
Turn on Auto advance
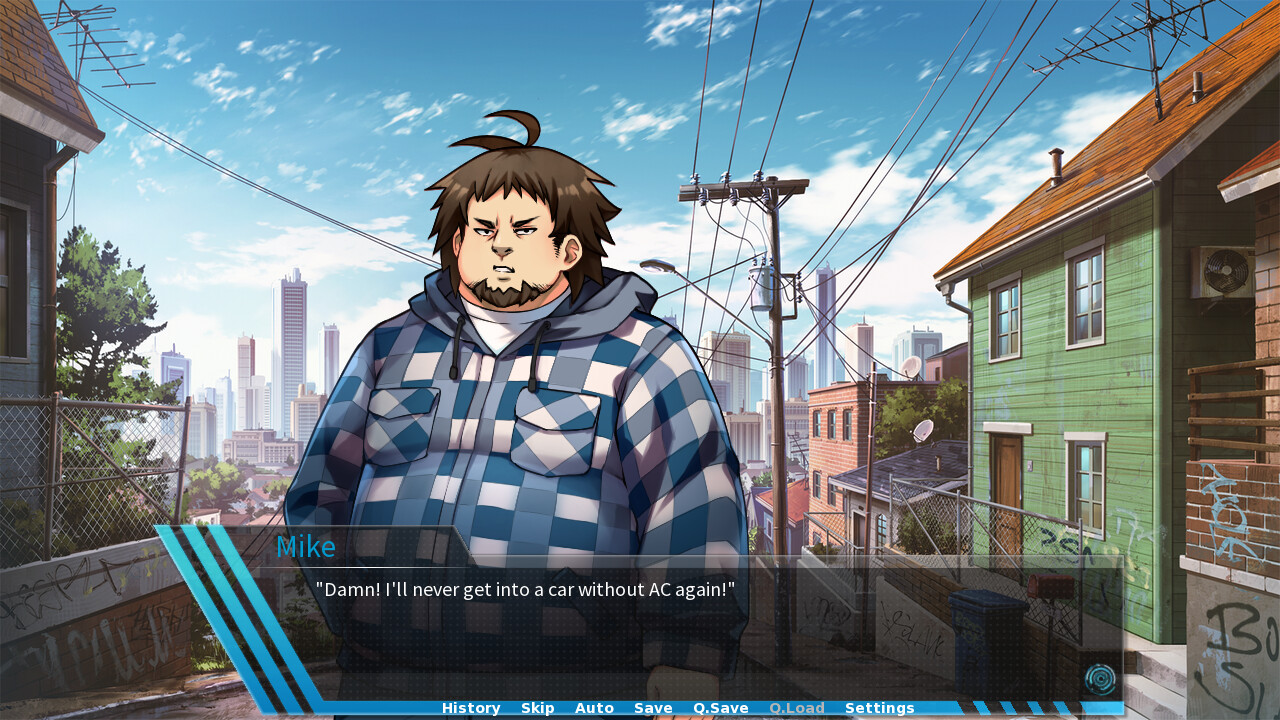click(x=594, y=708)
